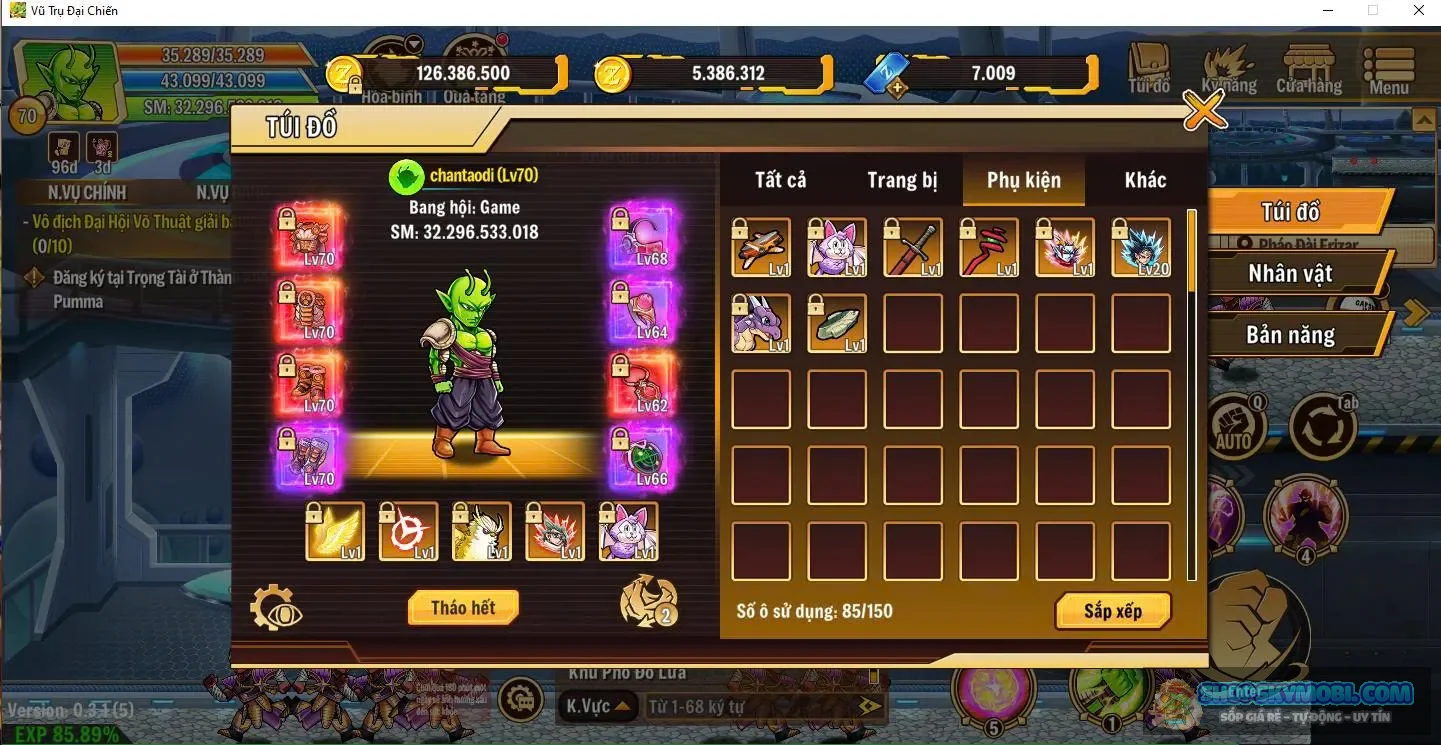Select the pink cat Lv1 accessory in inventory
The image size is (1441, 745).
coord(837,246)
